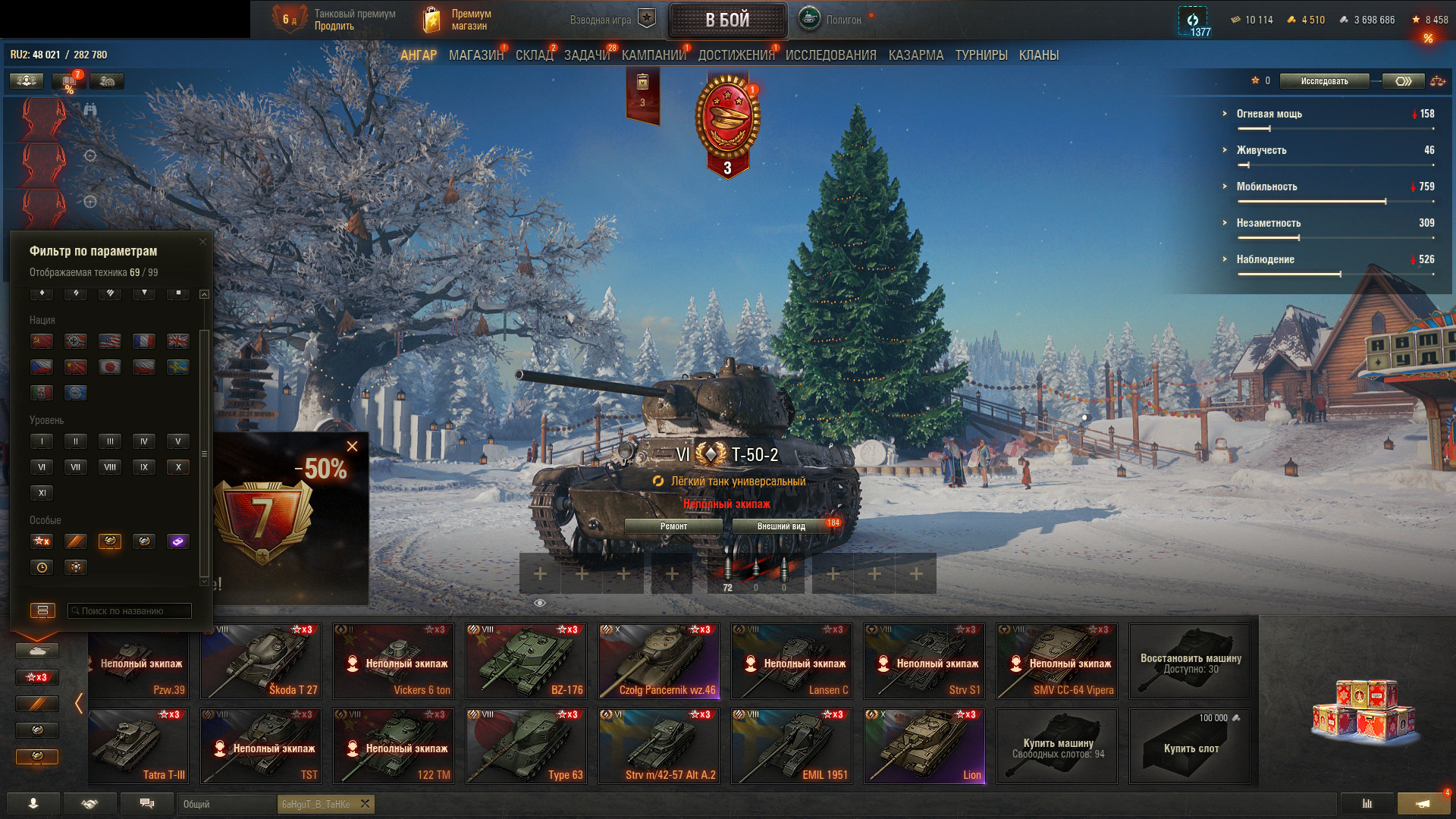Viewport: 1456px width, 819px height.
Task: Open the КАЗАРМА barracks tab
Action: pyautogui.click(x=915, y=55)
